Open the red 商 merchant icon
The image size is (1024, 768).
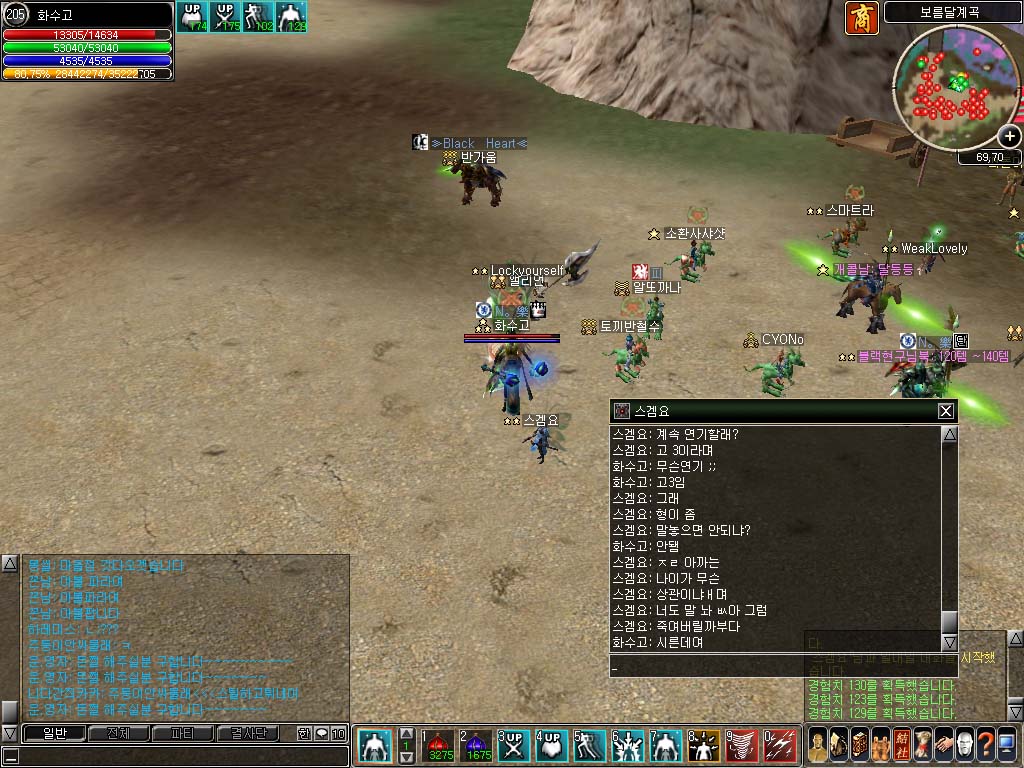[x=861, y=17]
